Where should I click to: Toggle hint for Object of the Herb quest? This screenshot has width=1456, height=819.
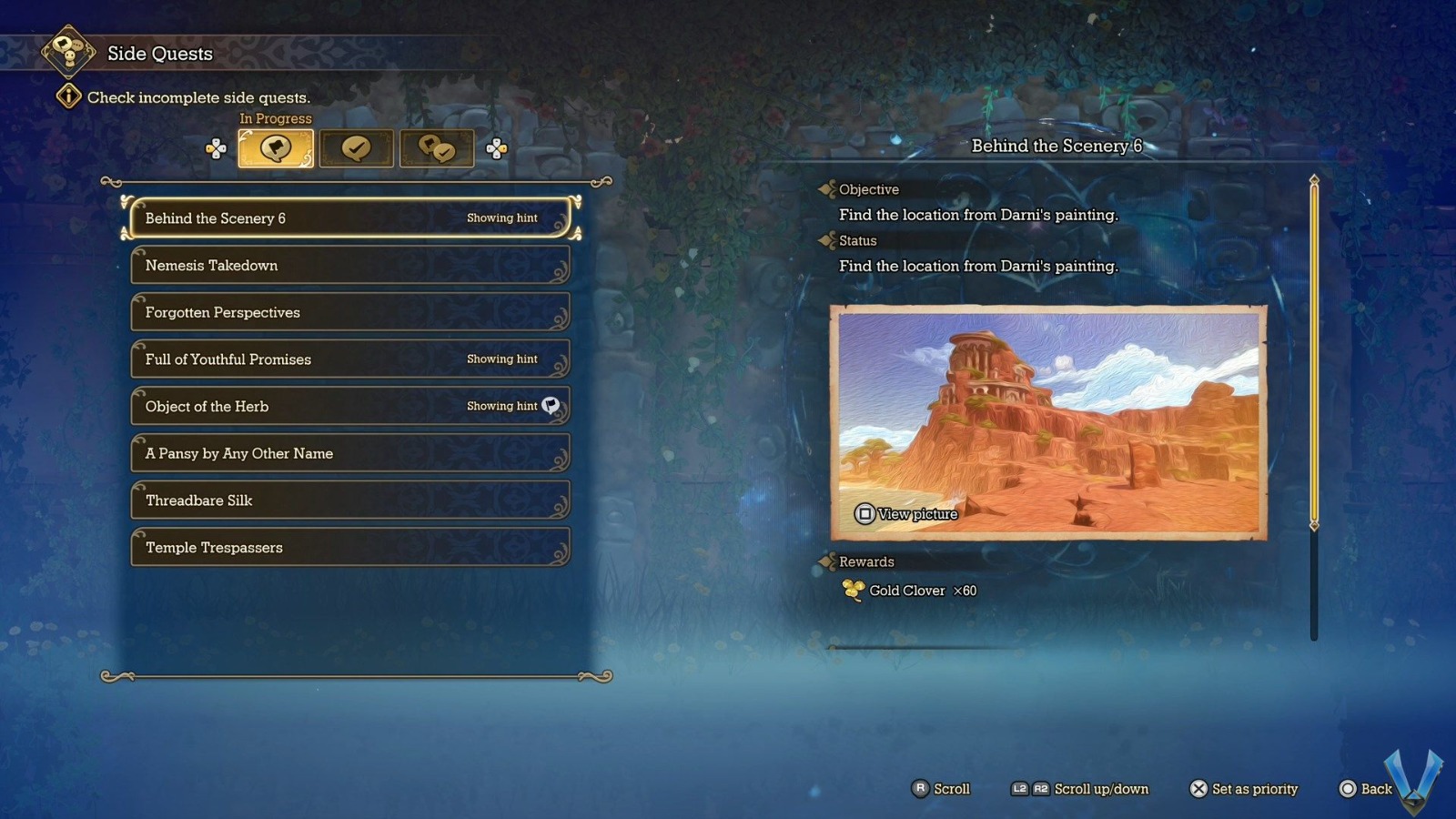click(x=501, y=407)
